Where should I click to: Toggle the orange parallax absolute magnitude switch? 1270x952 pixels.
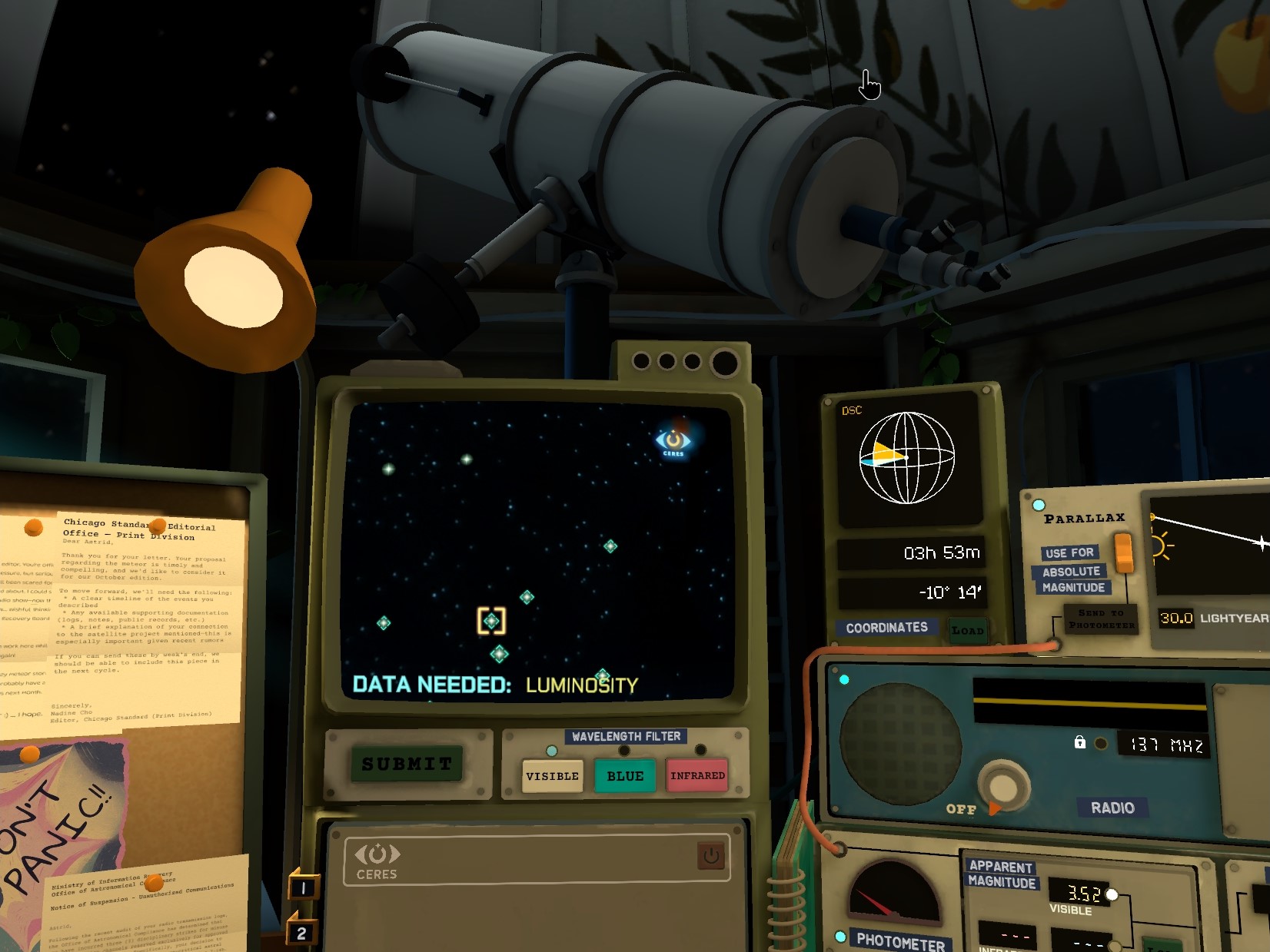(x=1123, y=552)
